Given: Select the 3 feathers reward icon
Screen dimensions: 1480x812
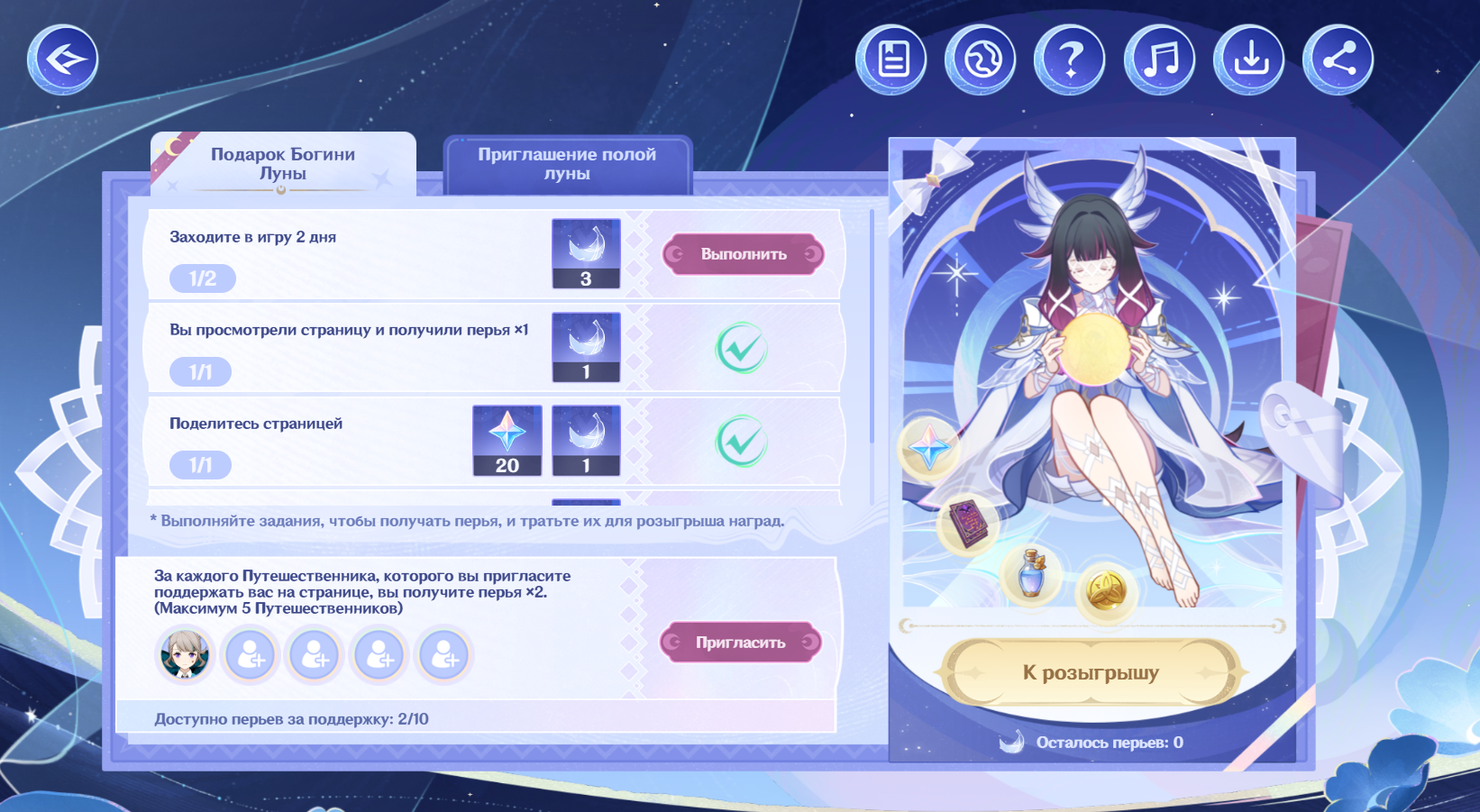Looking at the screenshot, I should (586, 253).
